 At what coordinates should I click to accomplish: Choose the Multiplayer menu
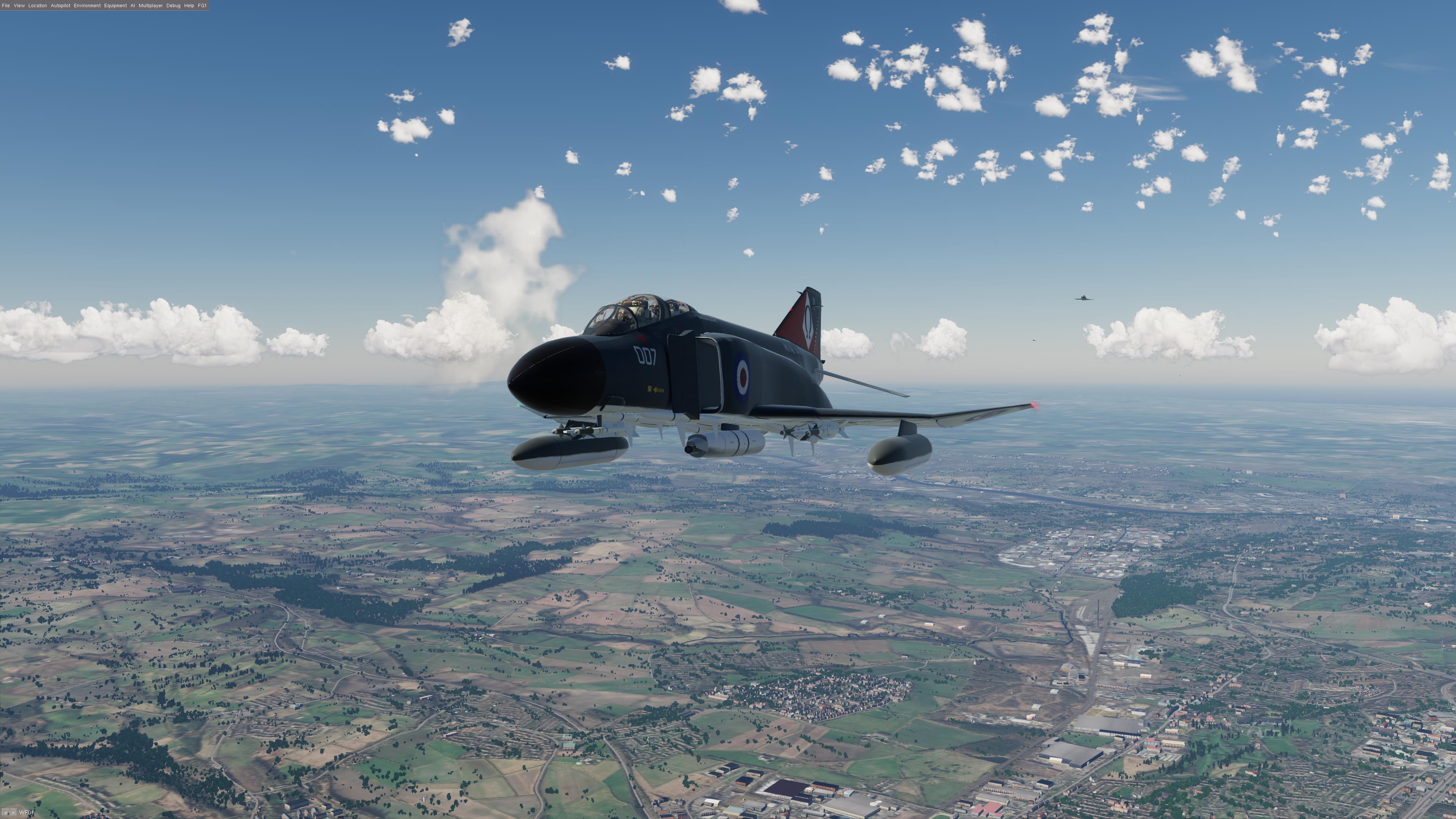point(151,6)
